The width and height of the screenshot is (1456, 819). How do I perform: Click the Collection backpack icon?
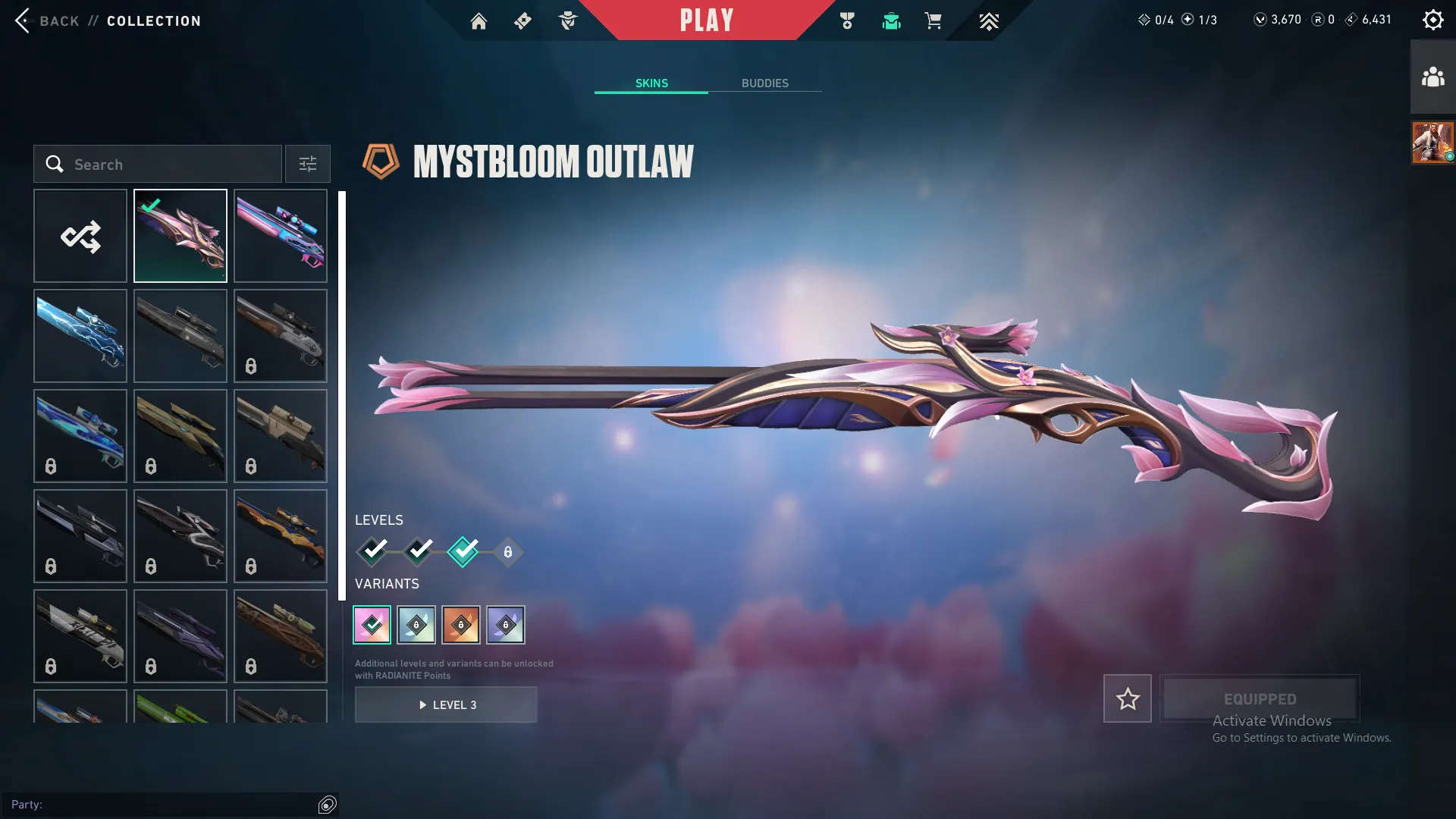(891, 20)
